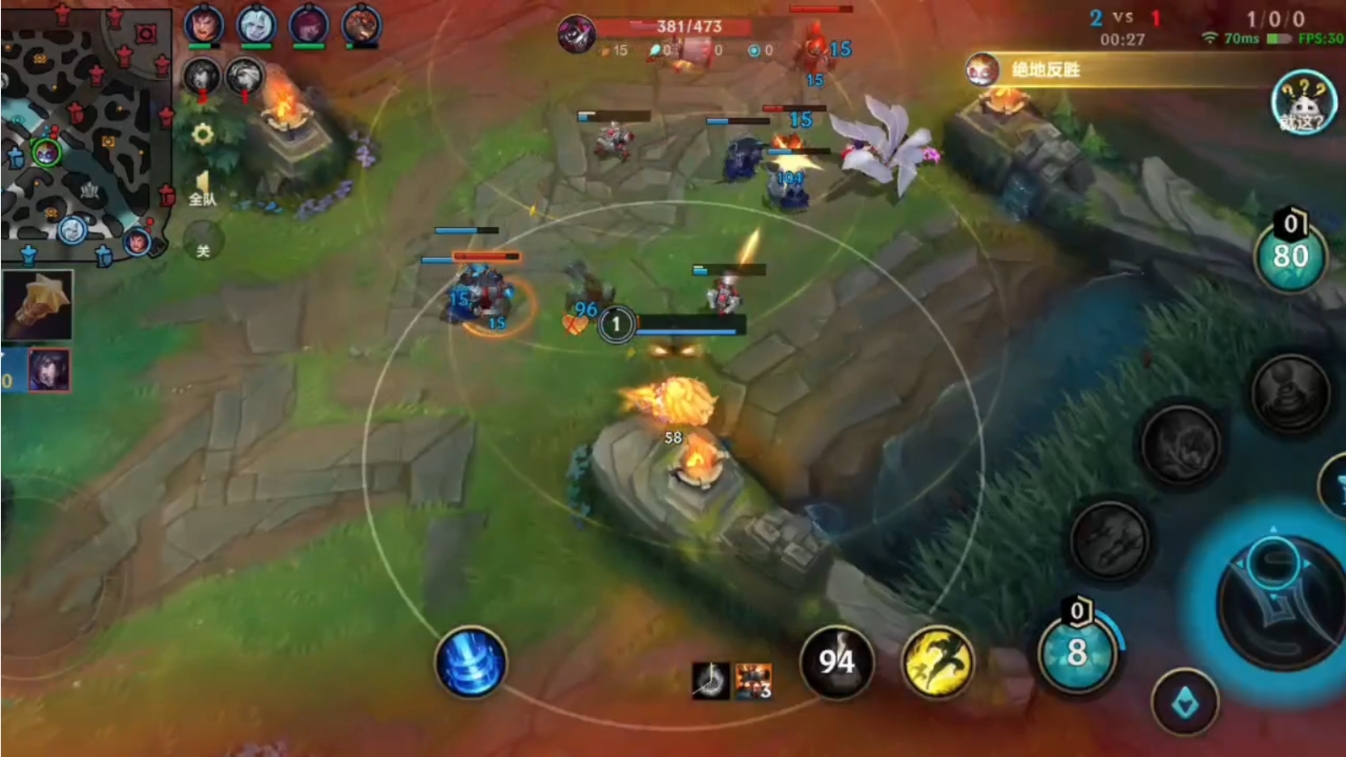Tap the spell on 94 cooldown
This screenshot has height=757, width=1346.
[x=837, y=662]
